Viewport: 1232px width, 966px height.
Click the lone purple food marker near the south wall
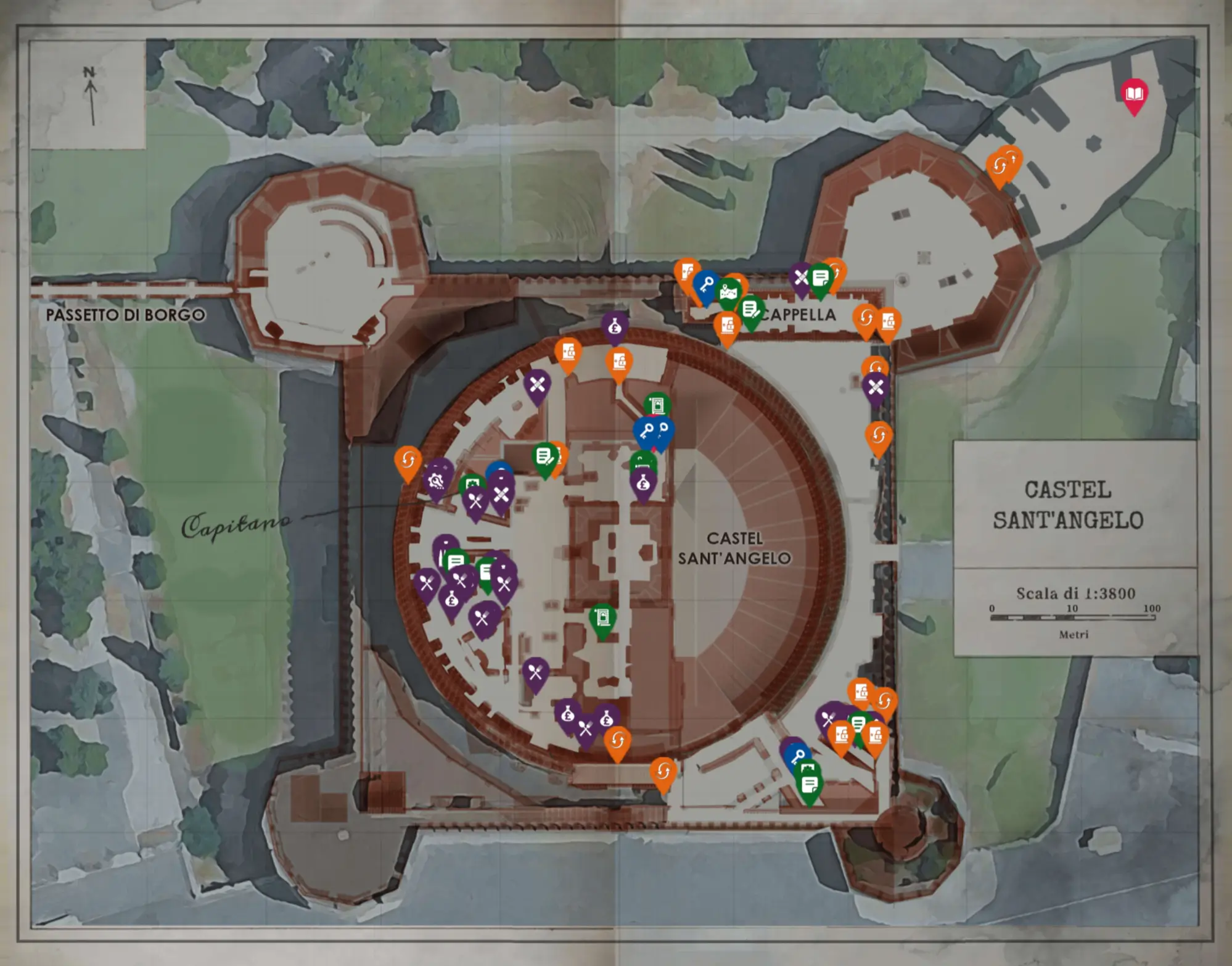[x=535, y=672]
